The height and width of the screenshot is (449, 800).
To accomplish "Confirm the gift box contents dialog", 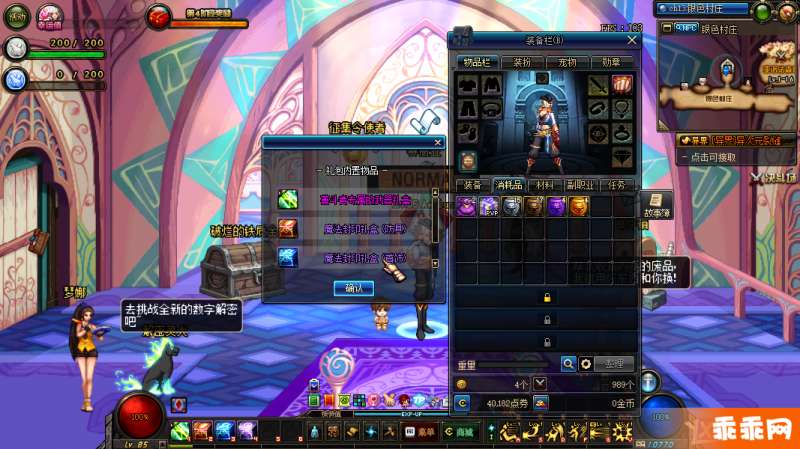I will click(353, 288).
